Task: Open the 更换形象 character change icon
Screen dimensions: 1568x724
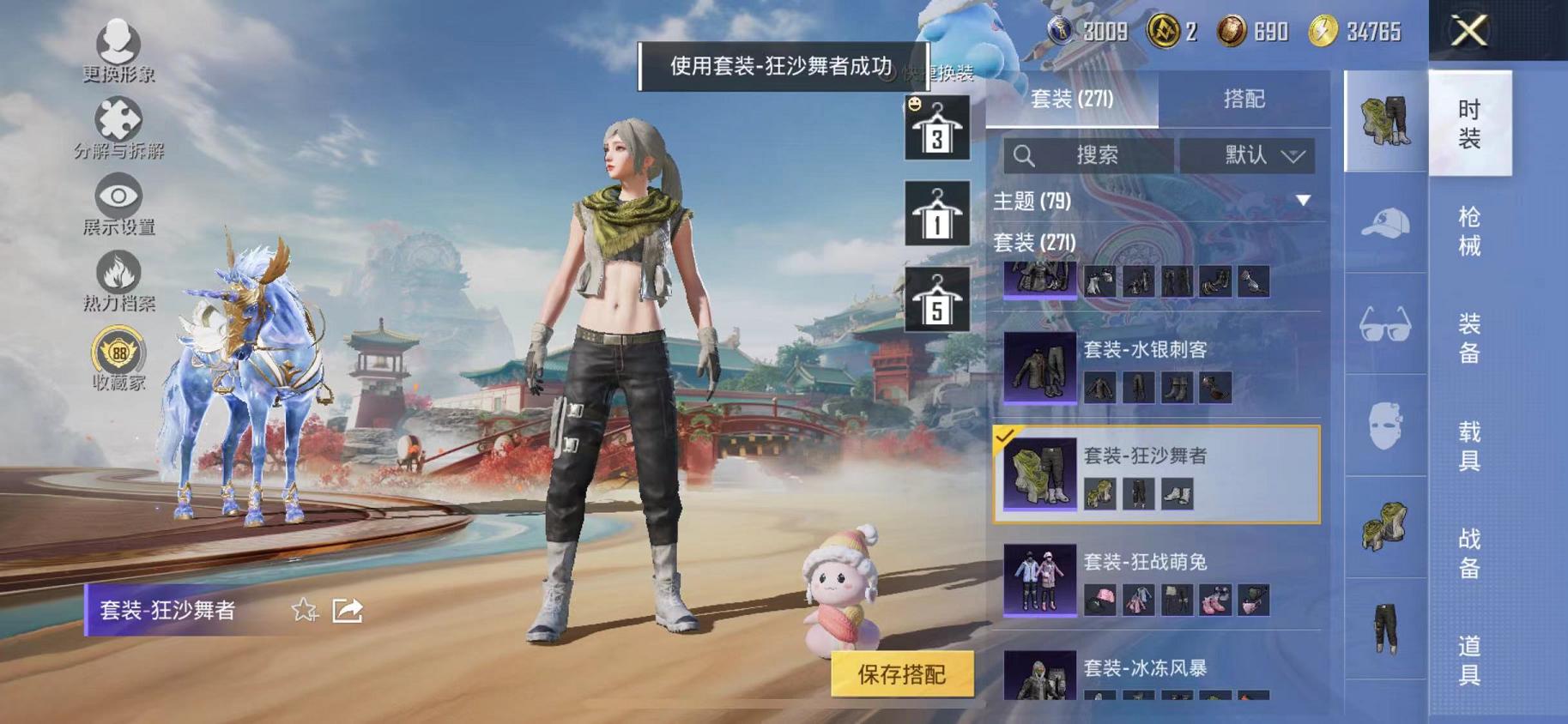Action: [x=118, y=41]
